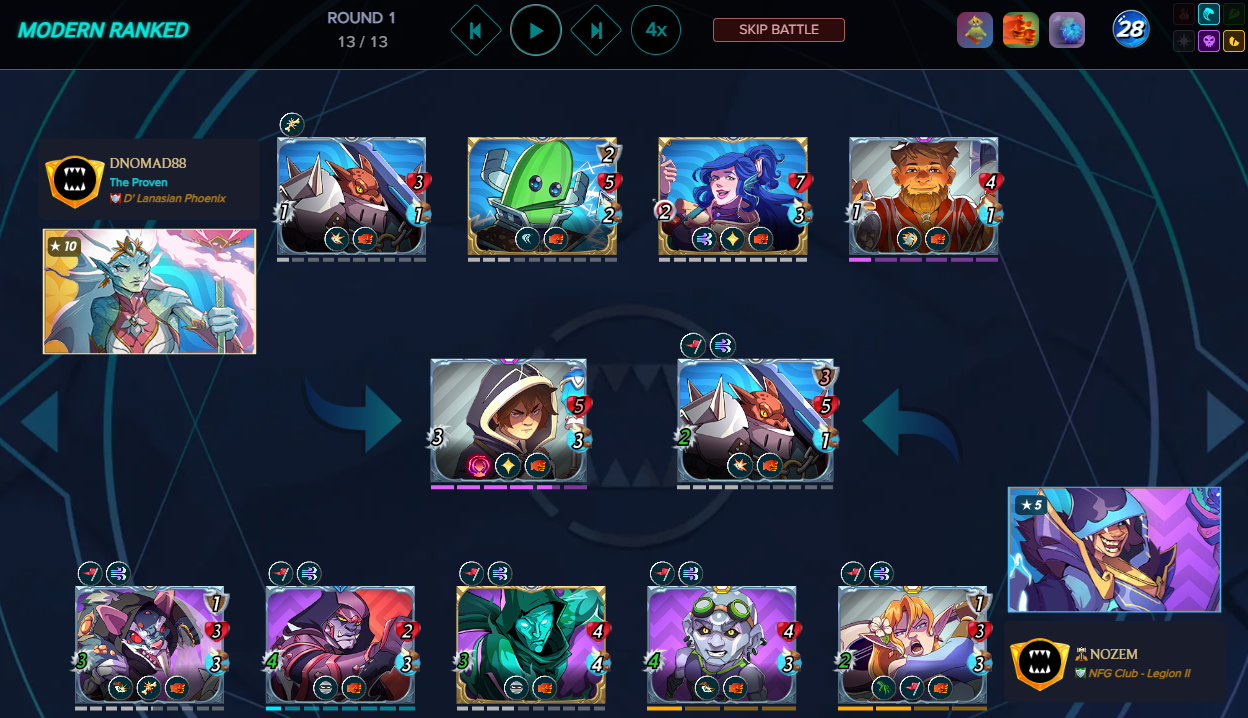View NOZEM's level 5 summoner card

[x=1114, y=549]
